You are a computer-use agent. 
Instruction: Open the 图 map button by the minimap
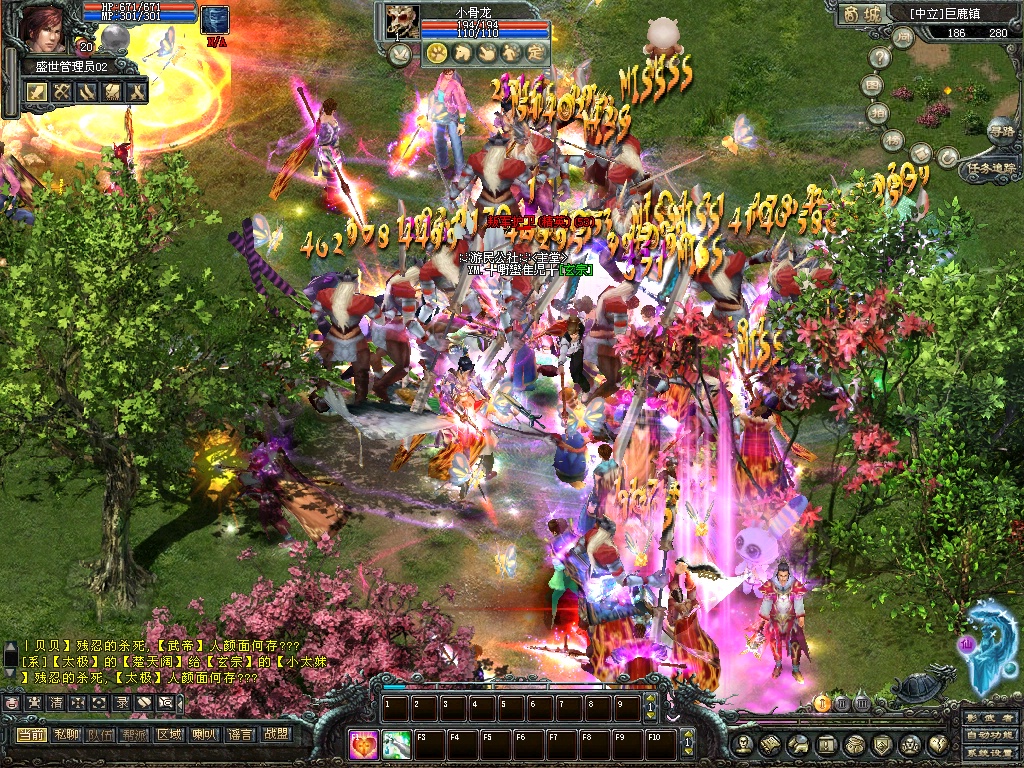(x=873, y=85)
